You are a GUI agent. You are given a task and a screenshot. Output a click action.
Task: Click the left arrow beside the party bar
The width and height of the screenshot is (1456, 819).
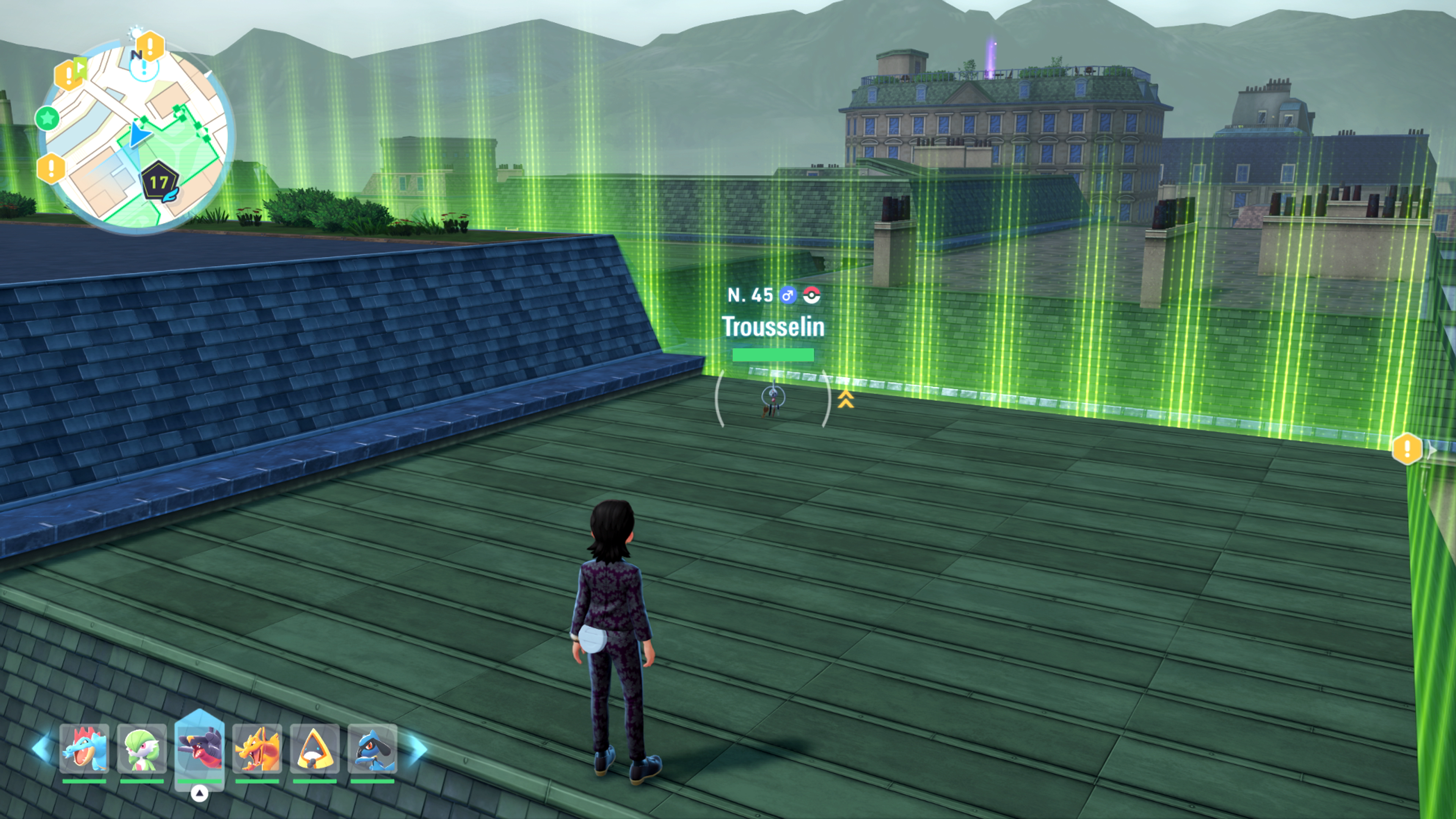pos(42,748)
